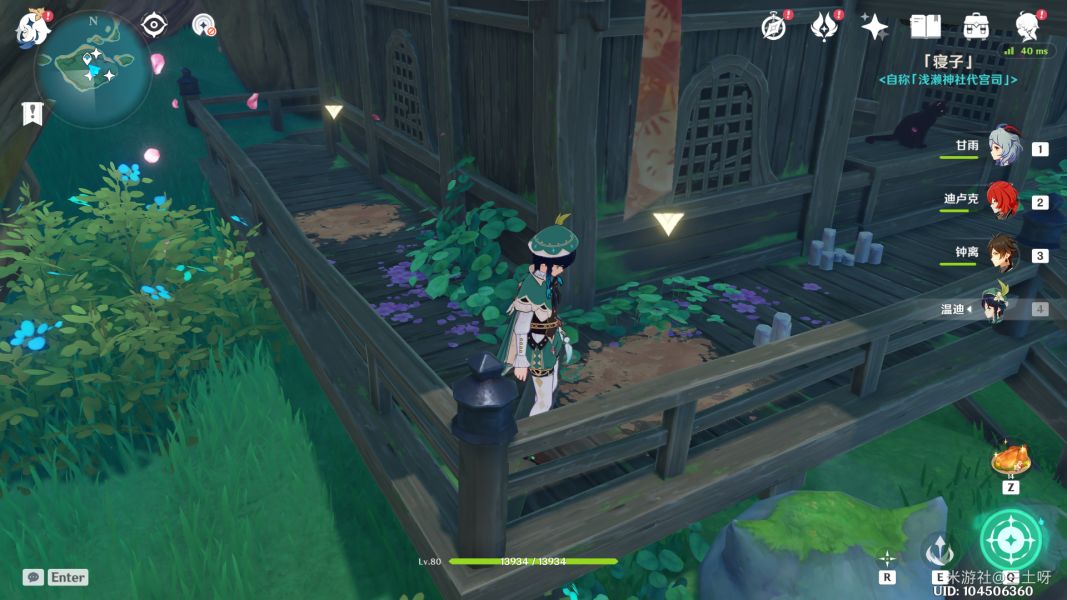Click the eye icon beside the minimap
The image size is (1067, 600).
[x=154, y=25]
